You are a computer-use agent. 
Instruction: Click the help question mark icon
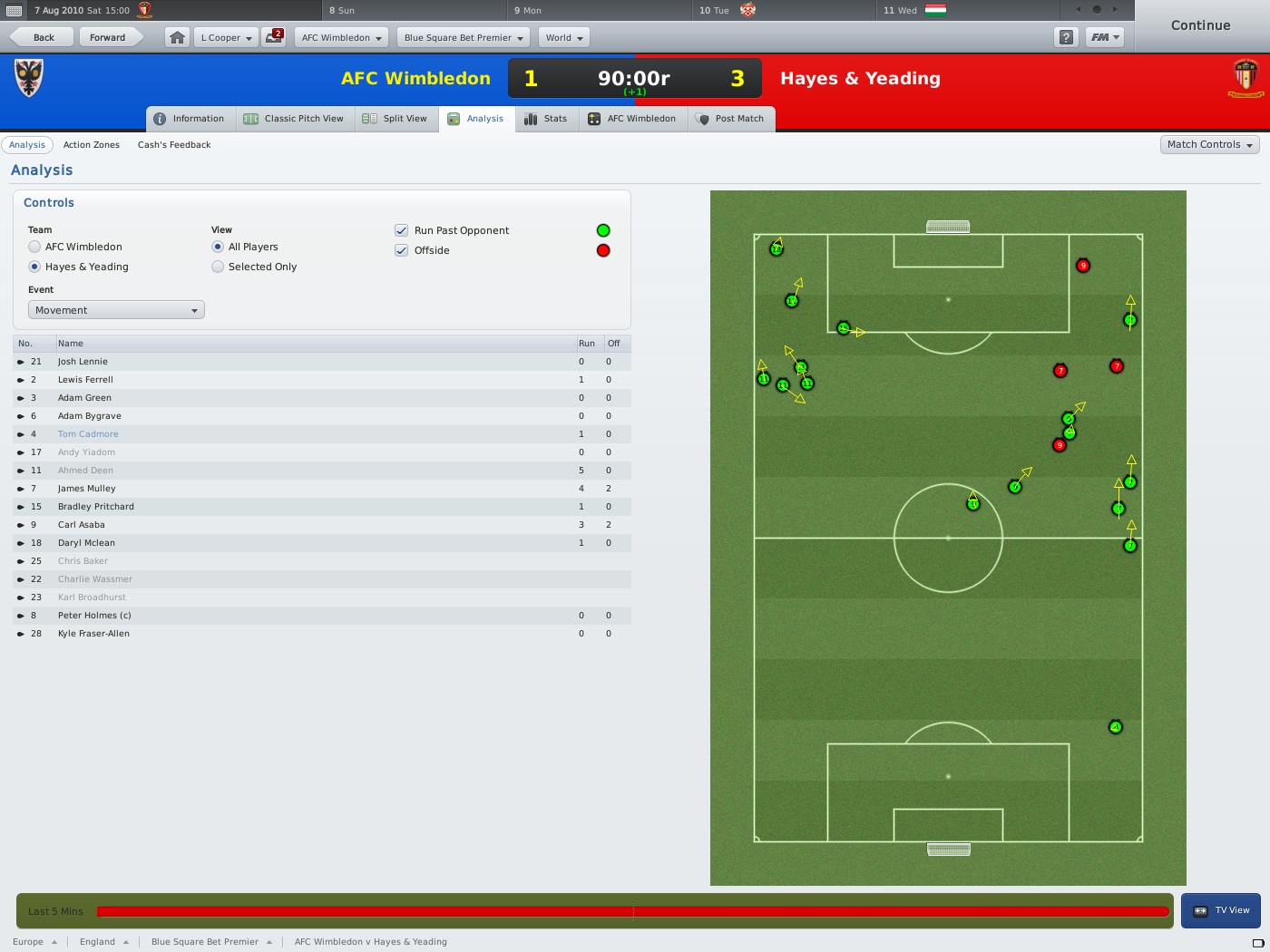click(1066, 37)
